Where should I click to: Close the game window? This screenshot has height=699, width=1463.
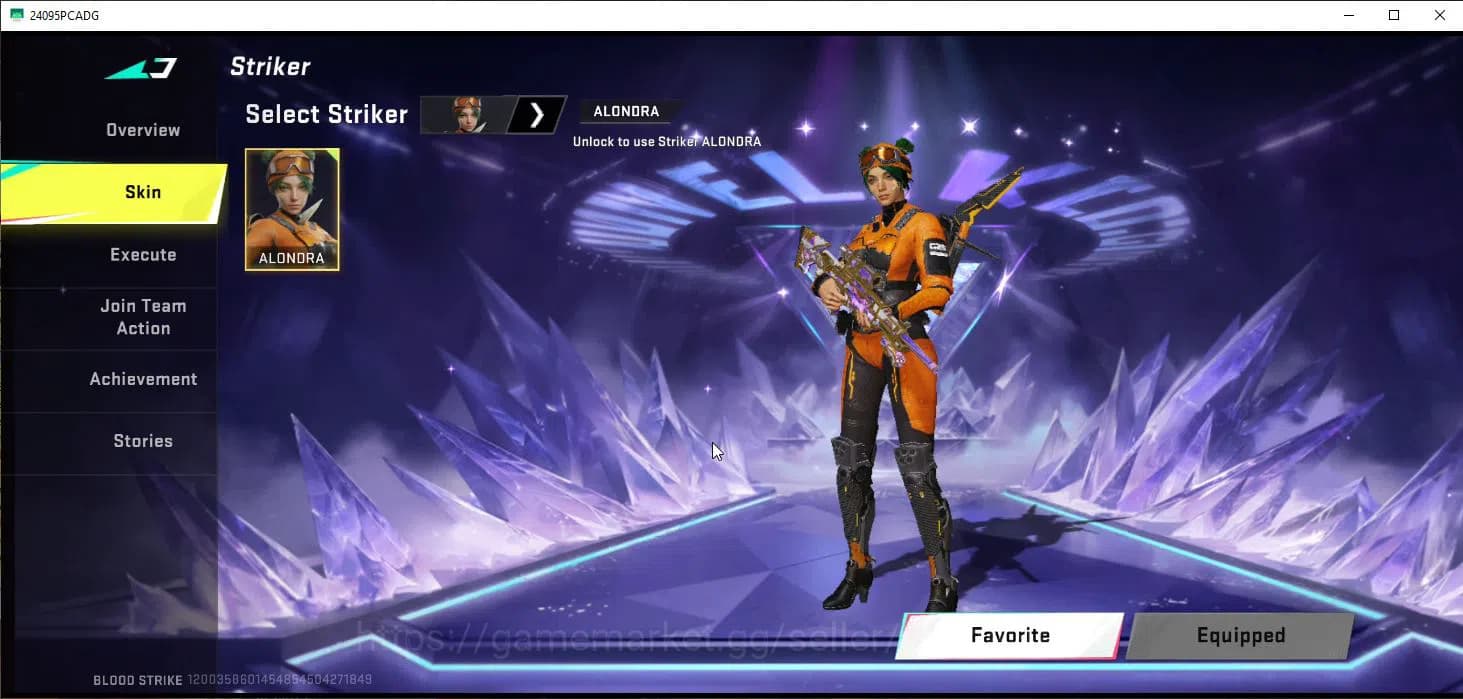(1440, 15)
